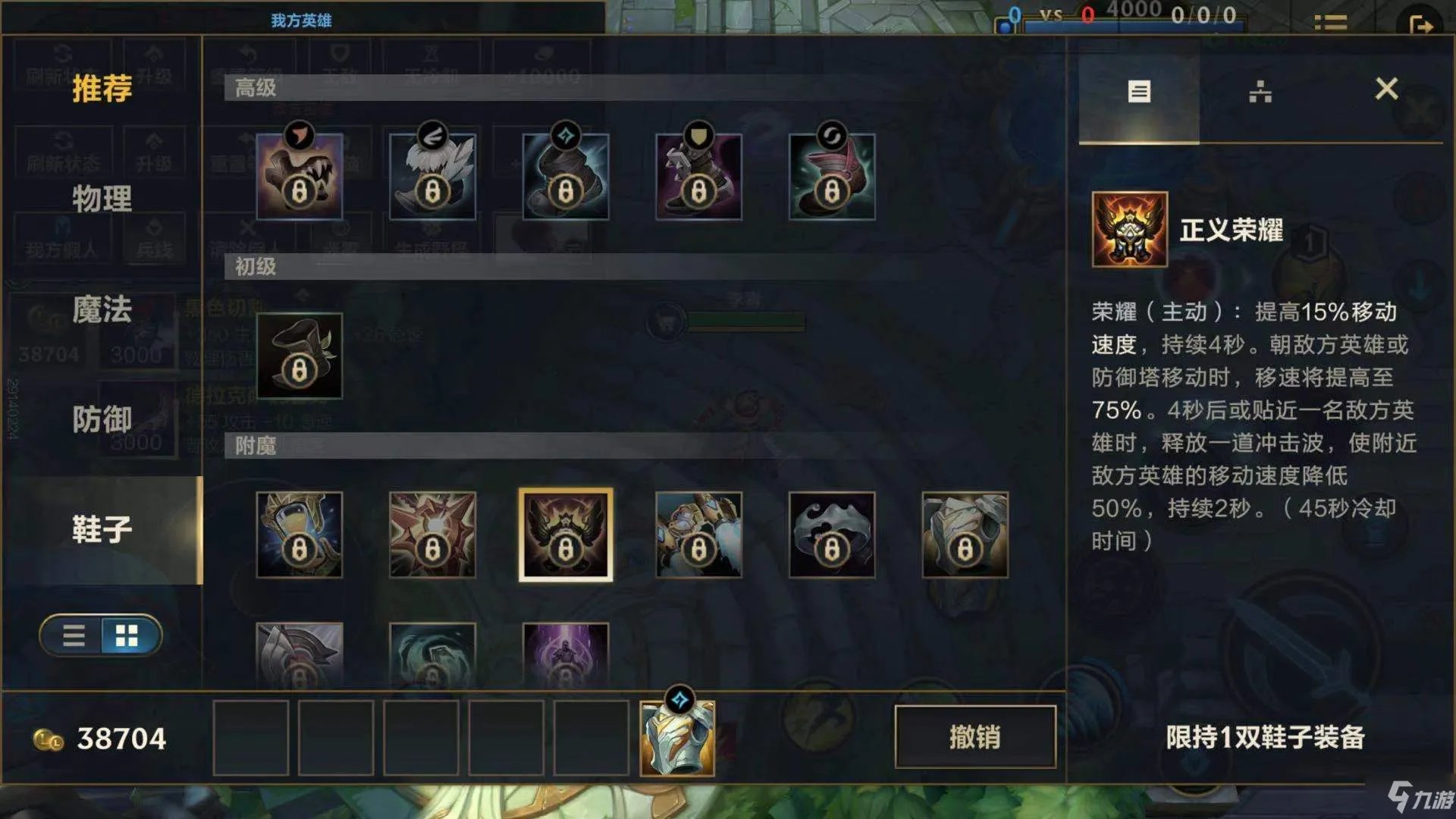Open the item description panel via list icon
Screen dimensions: 1456x819
(x=1139, y=93)
